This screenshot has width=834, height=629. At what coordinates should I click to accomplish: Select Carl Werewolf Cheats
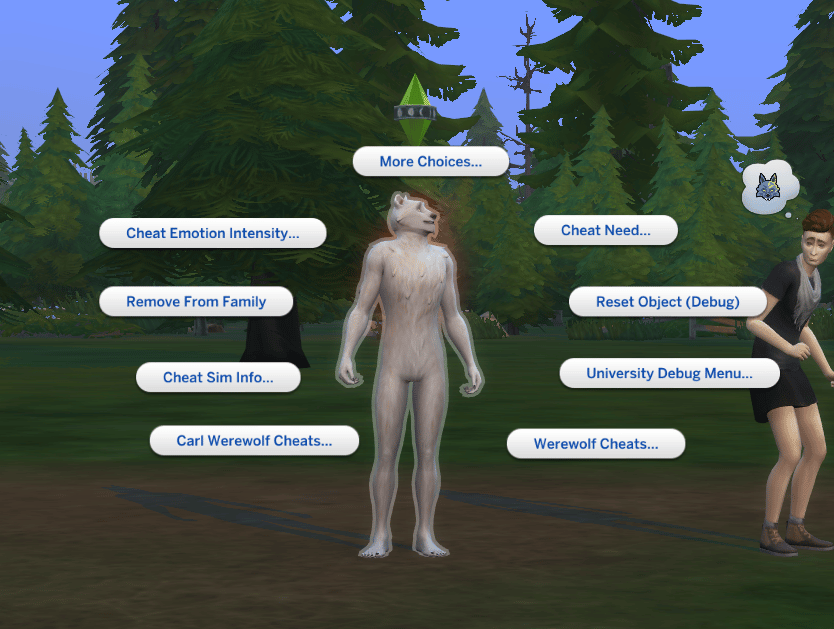coord(254,440)
